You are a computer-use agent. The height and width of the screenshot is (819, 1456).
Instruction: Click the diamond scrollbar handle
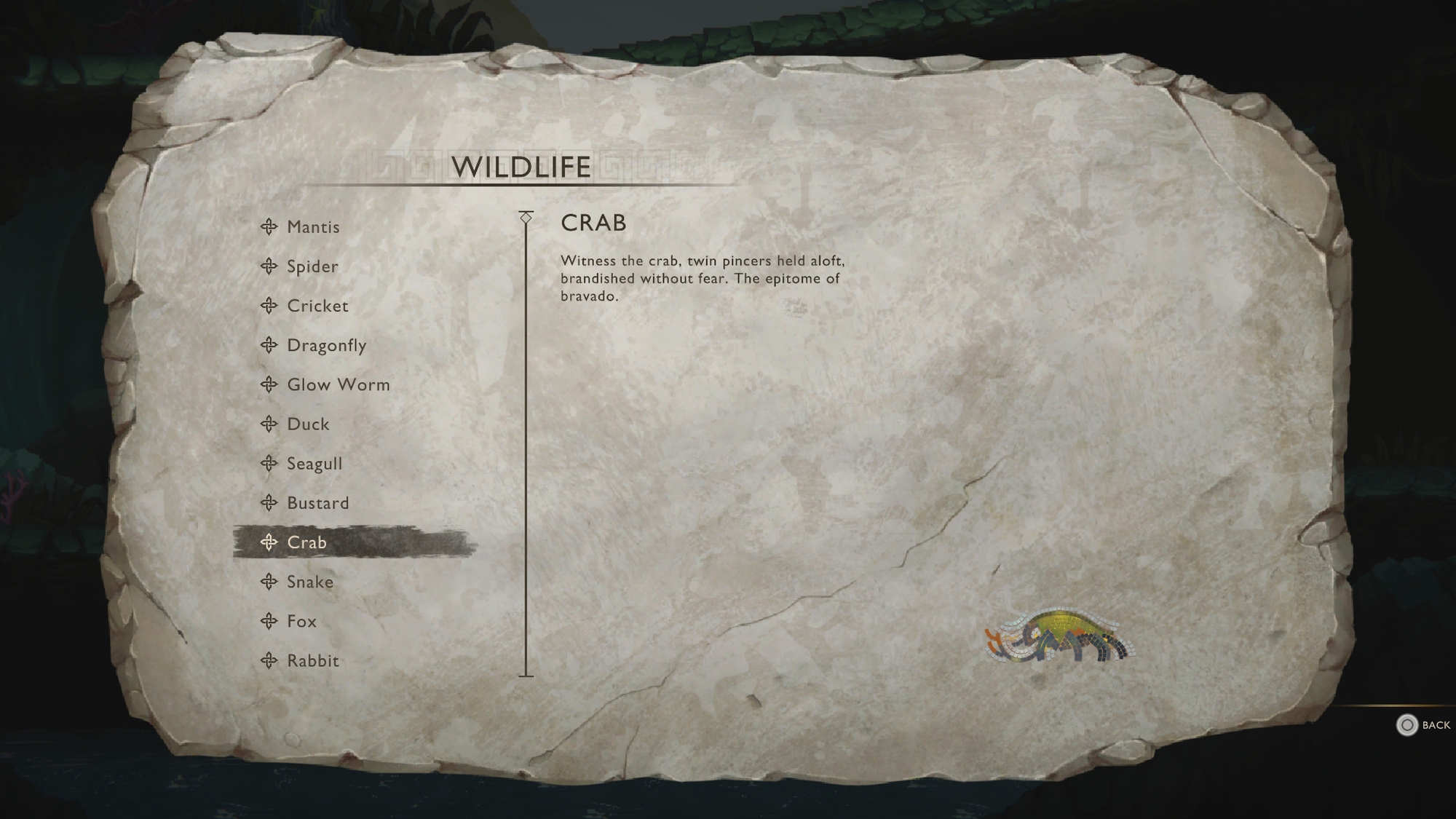526,218
